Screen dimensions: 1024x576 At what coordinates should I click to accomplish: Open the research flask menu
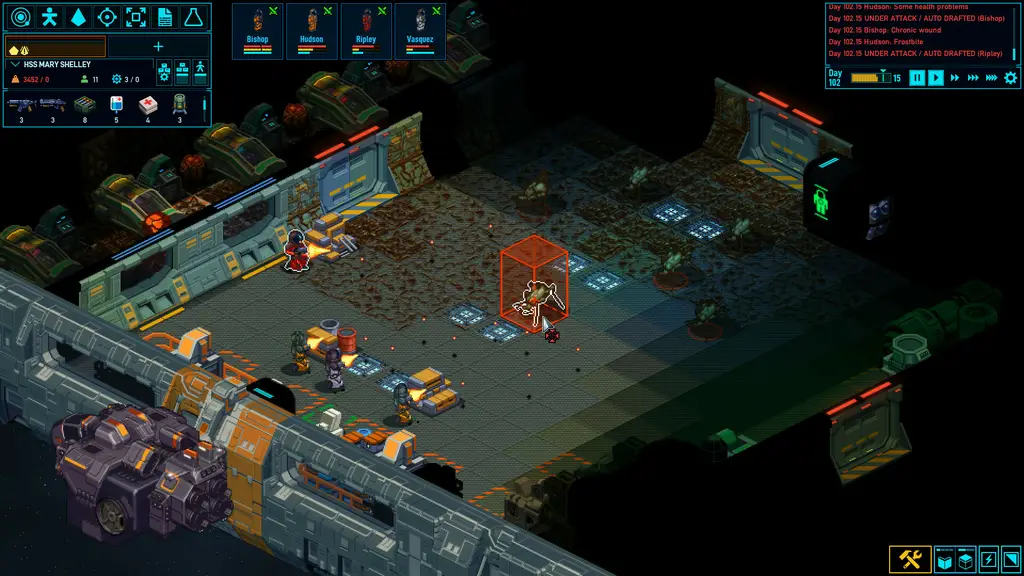coord(194,17)
